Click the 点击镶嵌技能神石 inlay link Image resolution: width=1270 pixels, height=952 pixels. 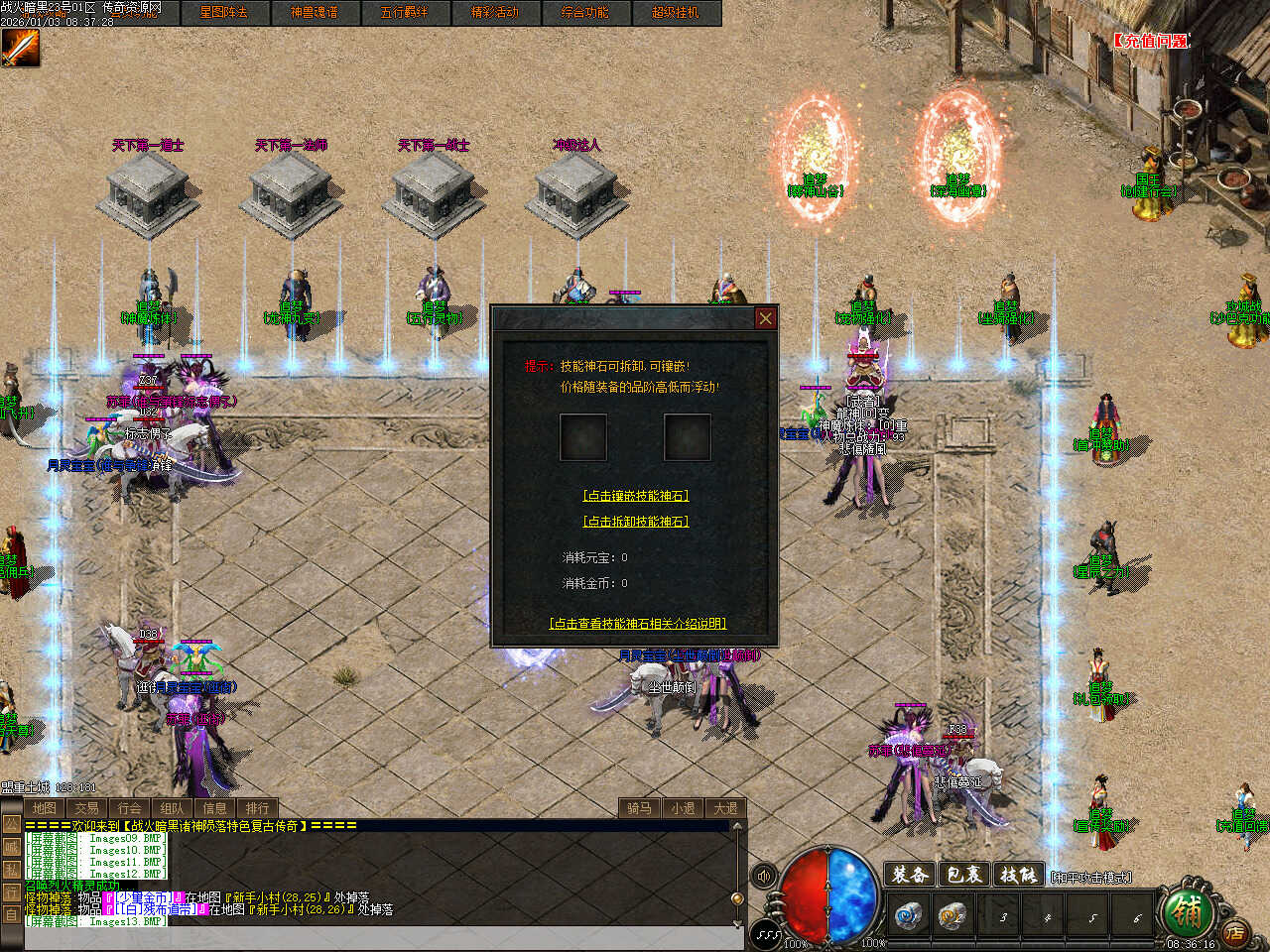[x=635, y=496]
